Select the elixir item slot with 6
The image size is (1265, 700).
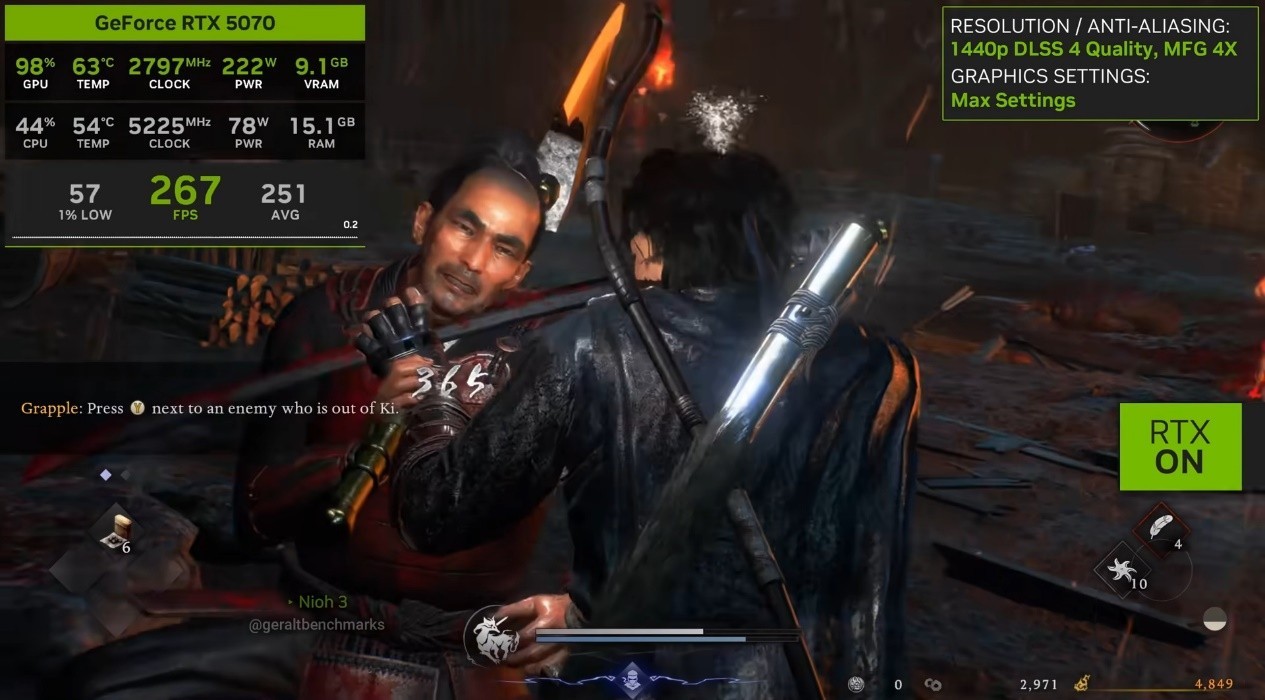click(116, 533)
